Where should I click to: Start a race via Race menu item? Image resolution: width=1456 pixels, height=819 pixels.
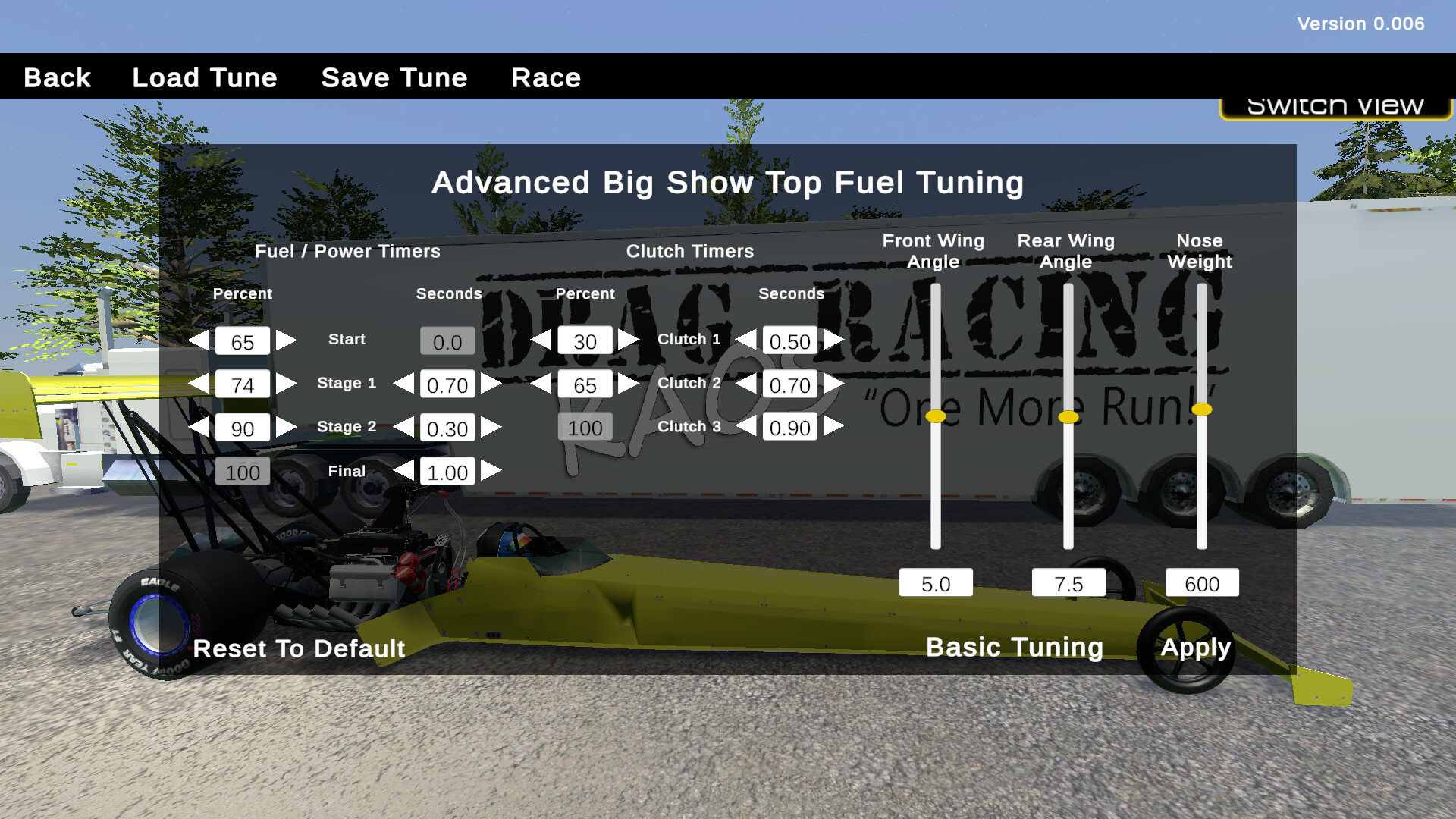click(545, 77)
